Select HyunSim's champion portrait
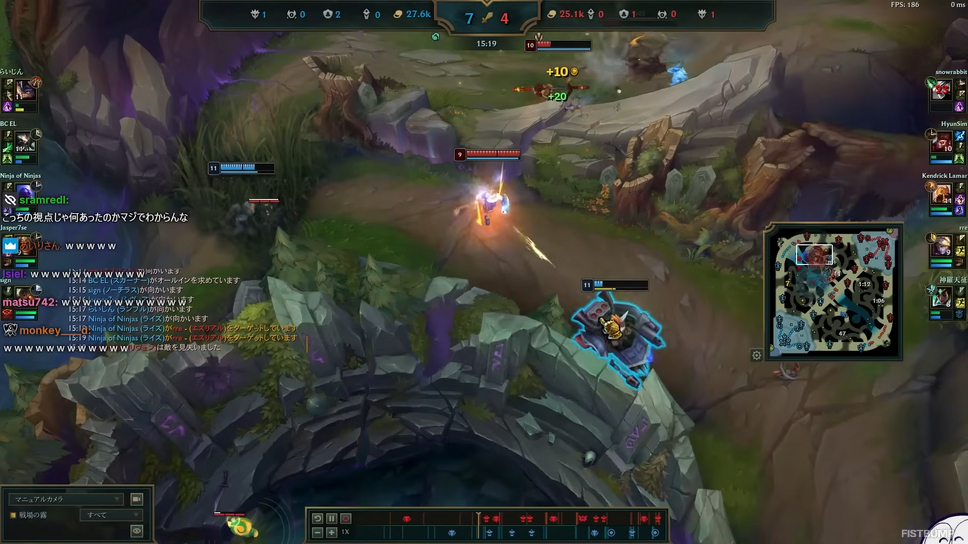968x544 pixels. (942, 143)
